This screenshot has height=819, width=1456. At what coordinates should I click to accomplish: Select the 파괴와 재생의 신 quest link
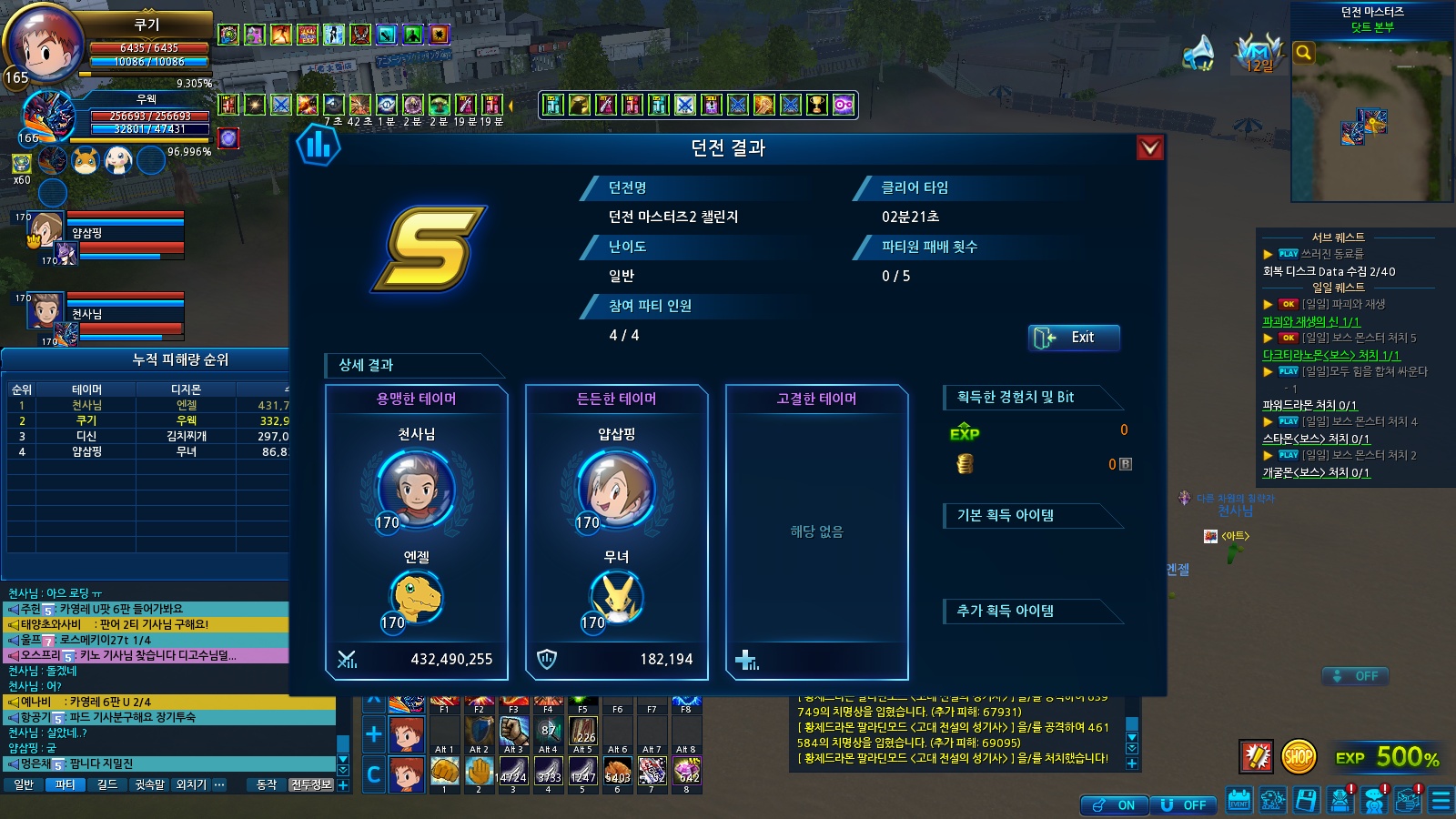coord(1310,321)
